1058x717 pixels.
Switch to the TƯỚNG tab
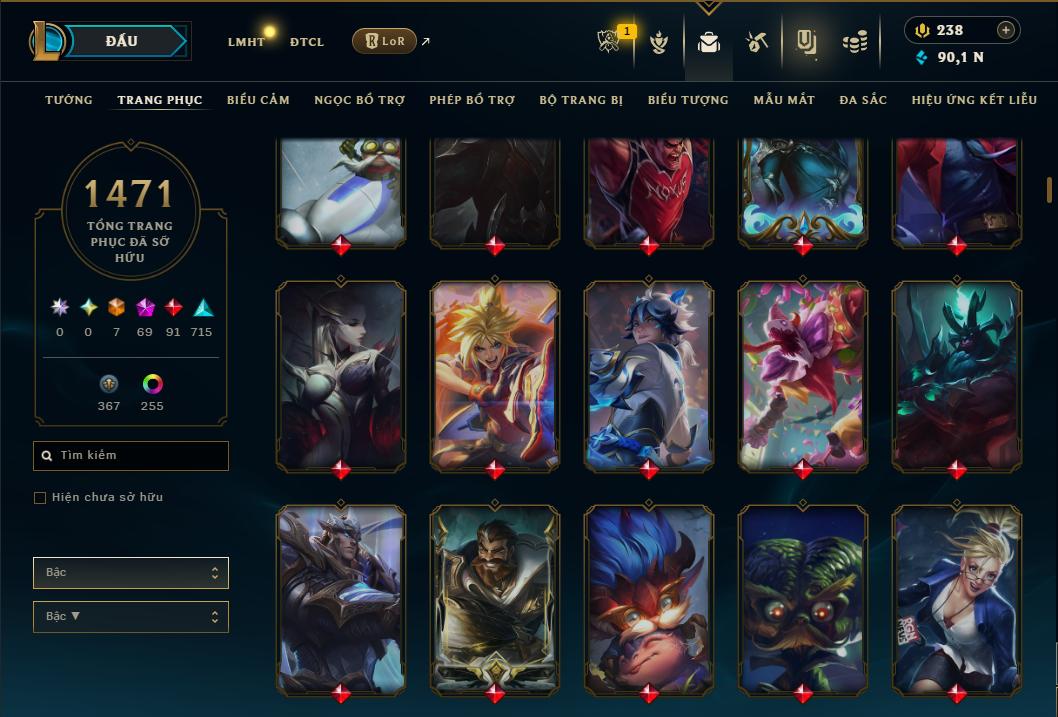[69, 100]
